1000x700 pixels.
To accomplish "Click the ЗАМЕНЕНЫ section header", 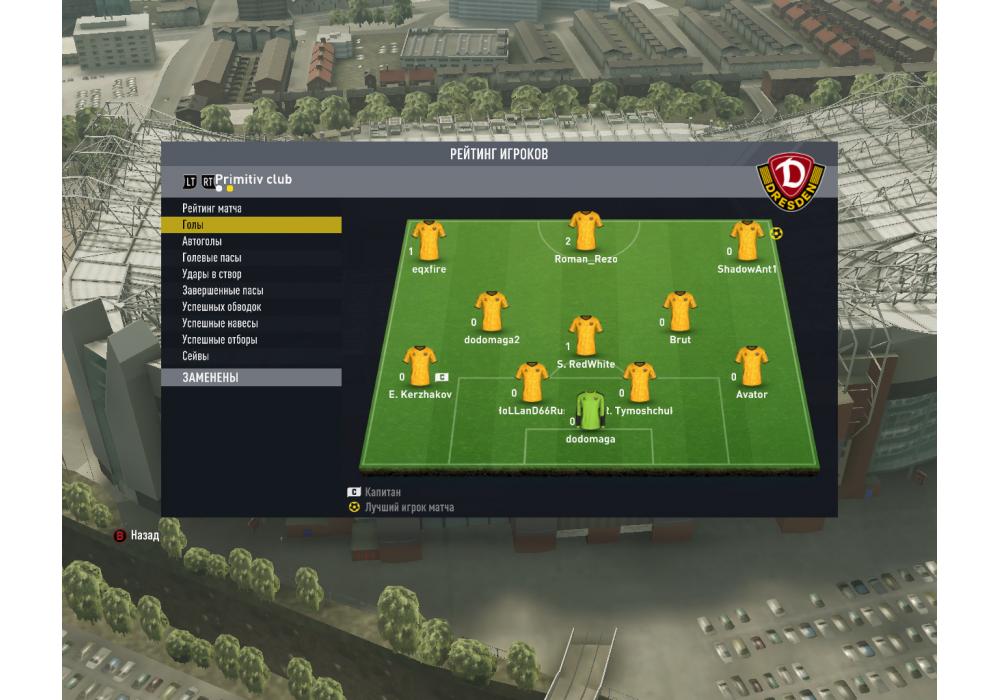I will pyautogui.click(x=250, y=378).
